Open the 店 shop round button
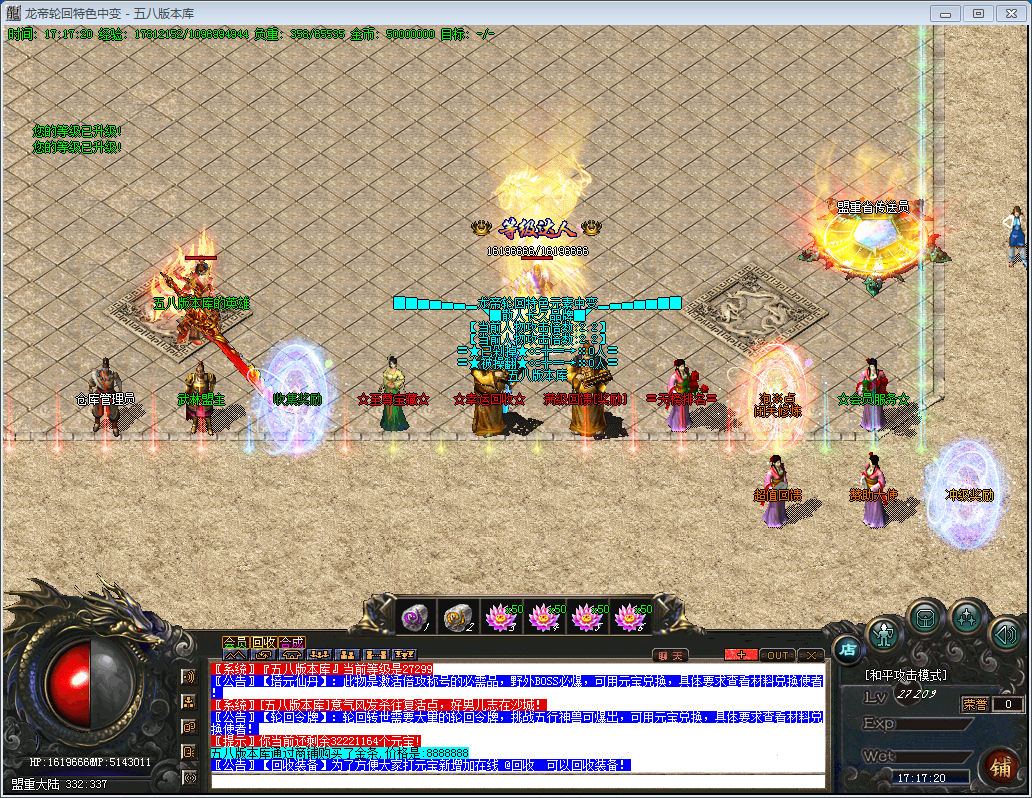The height and width of the screenshot is (798, 1032). pos(846,649)
